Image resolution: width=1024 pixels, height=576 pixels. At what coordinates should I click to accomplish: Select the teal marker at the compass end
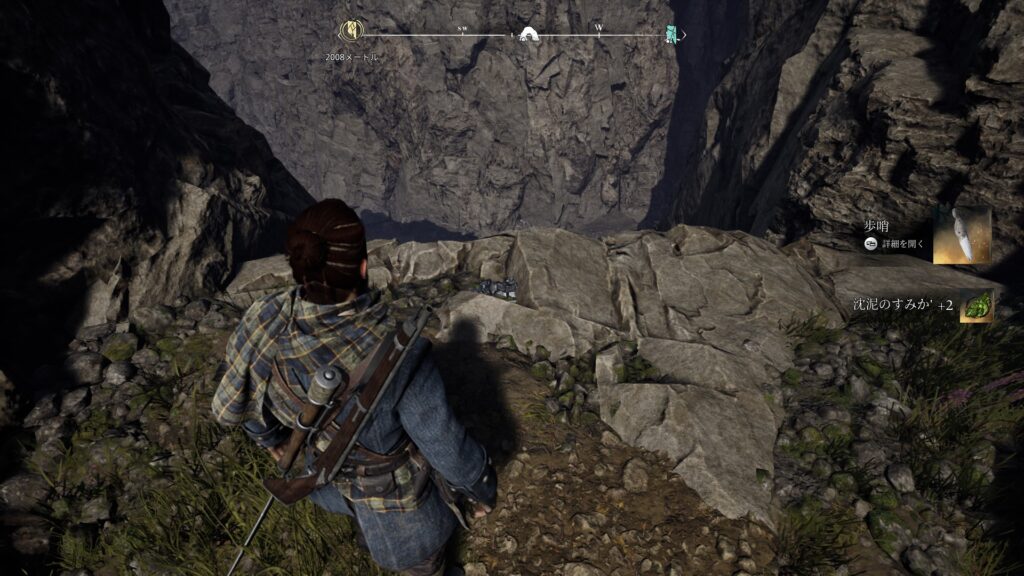tap(672, 34)
